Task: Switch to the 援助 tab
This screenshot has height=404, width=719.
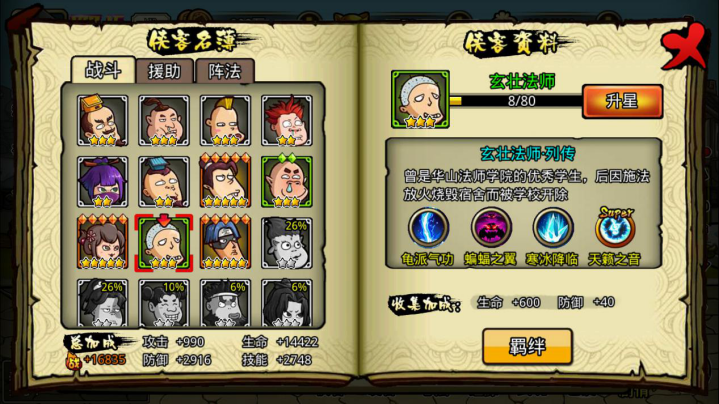Action: tap(165, 70)
